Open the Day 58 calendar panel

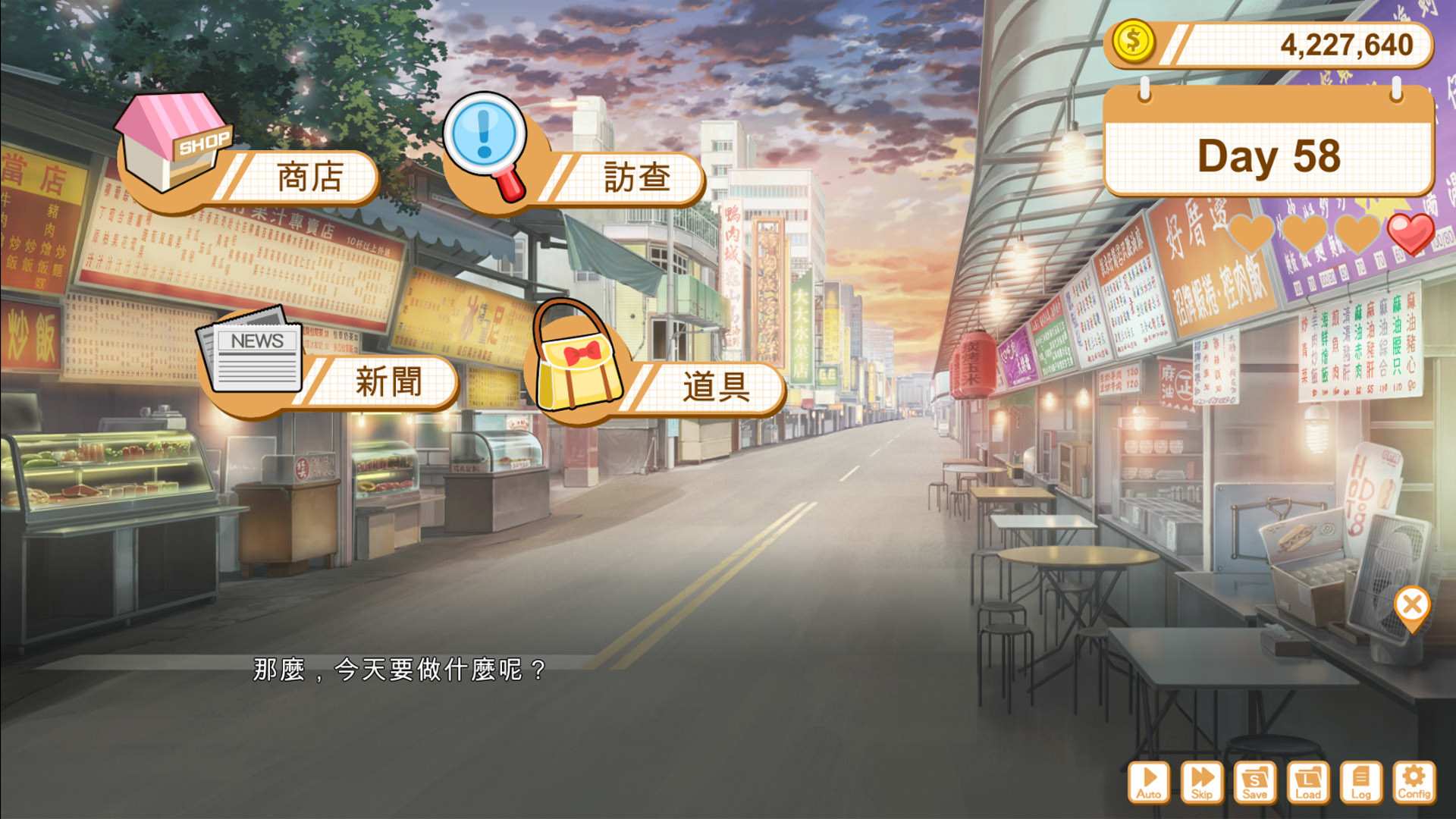tap(1268, 155)
